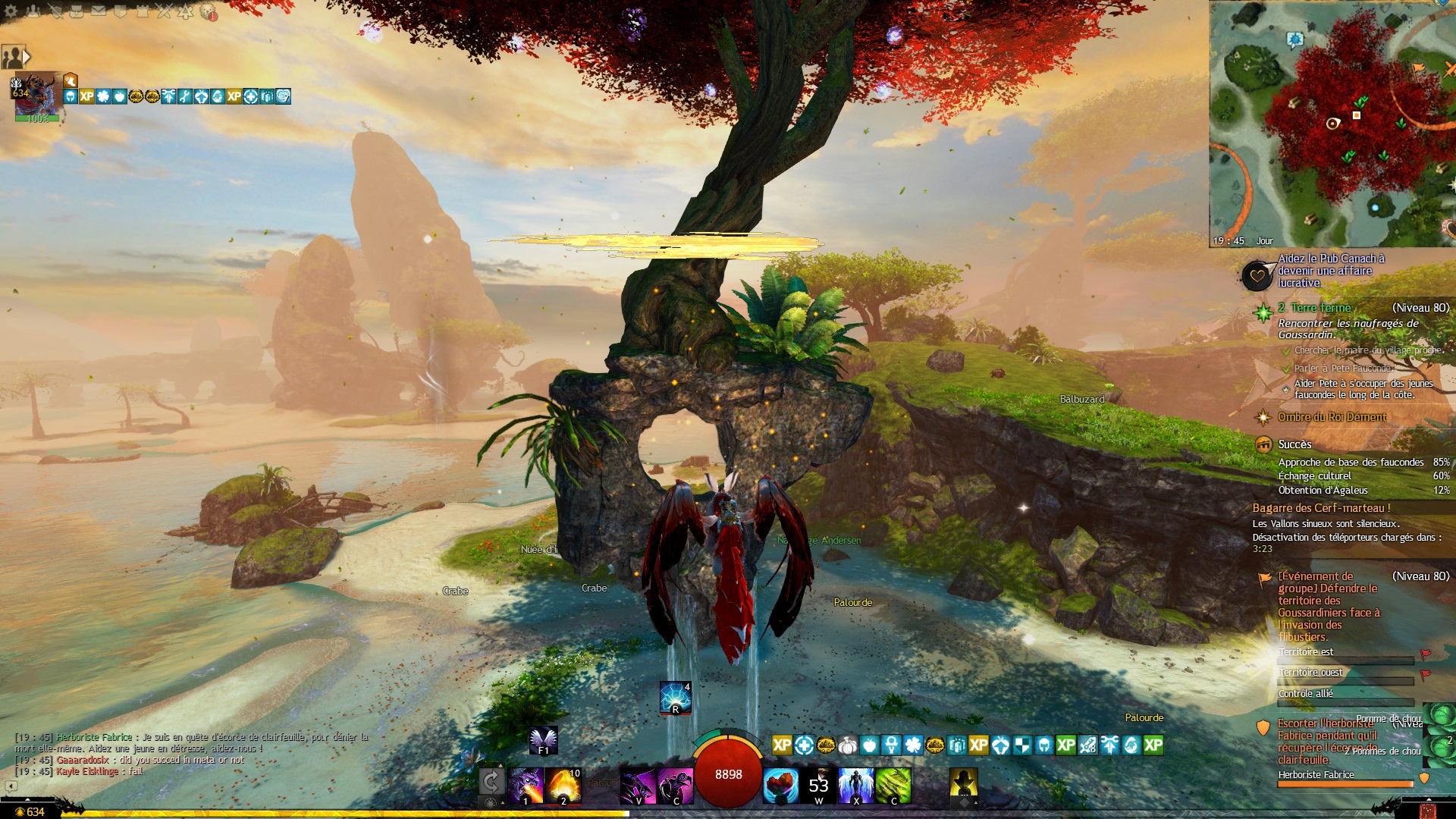Use the flaming orb skill in slot 2

[563, 785]
